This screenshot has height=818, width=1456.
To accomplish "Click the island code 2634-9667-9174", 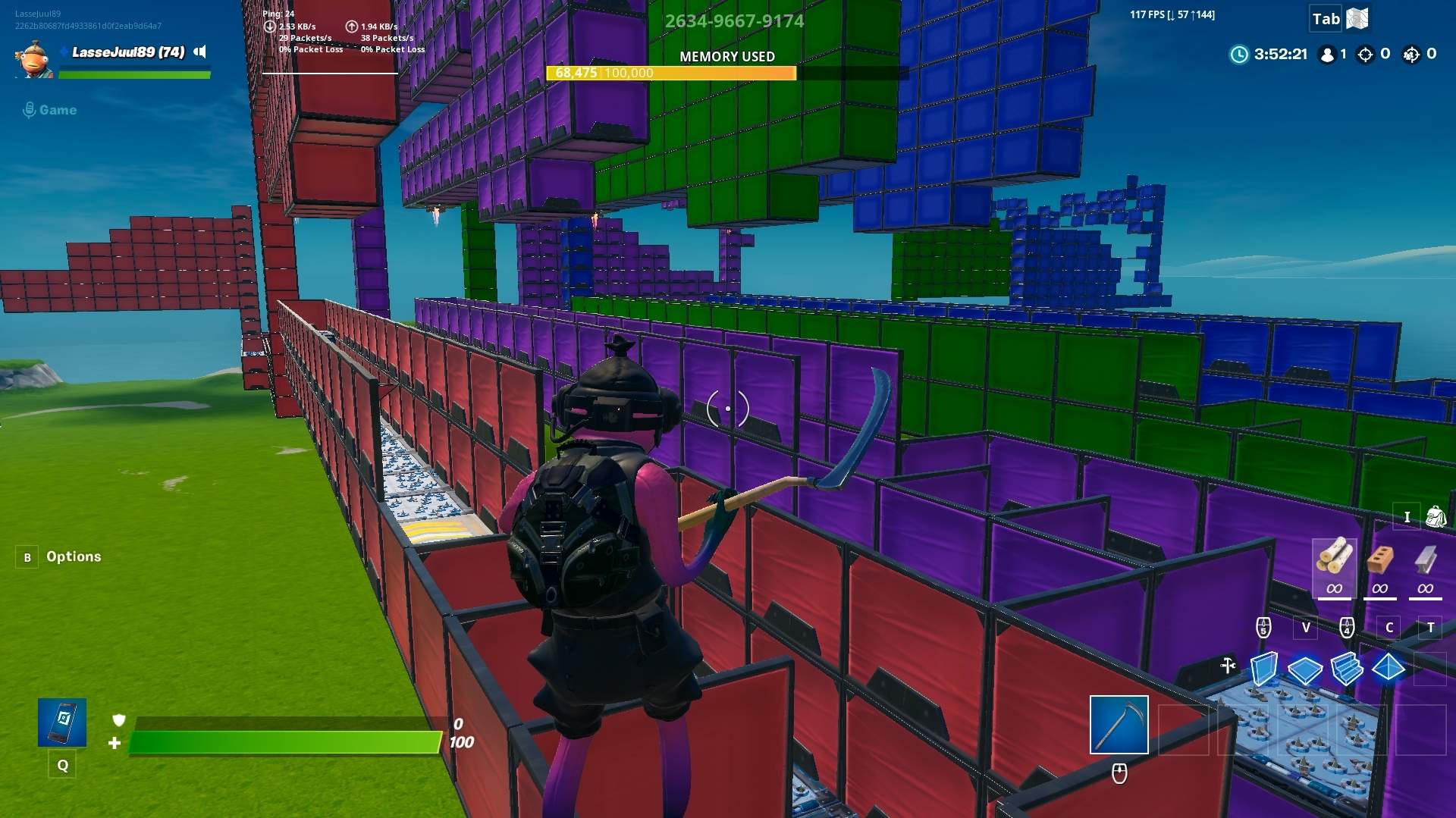I will (734, 20).
